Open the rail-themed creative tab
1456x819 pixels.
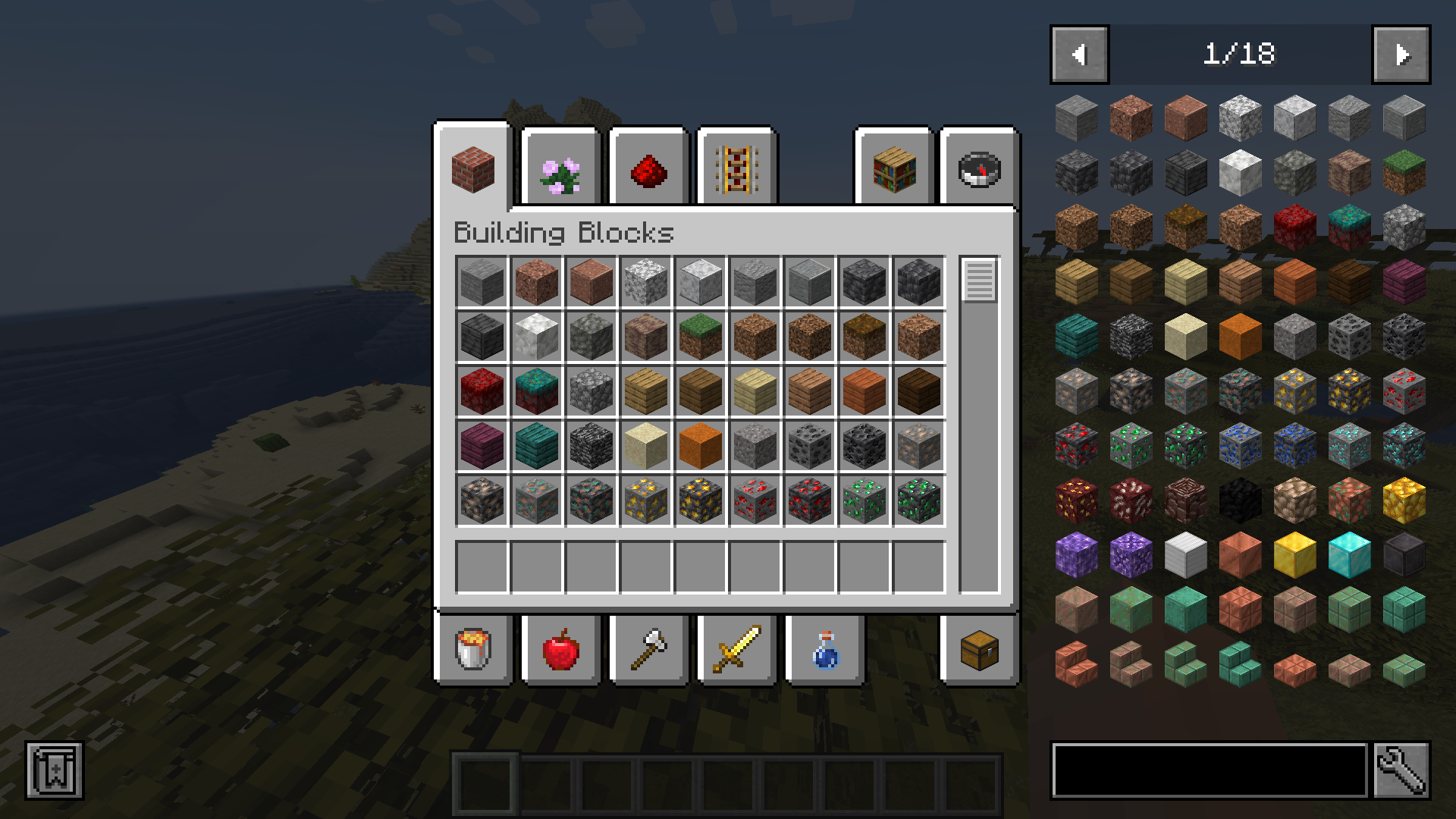pos(736,168)
